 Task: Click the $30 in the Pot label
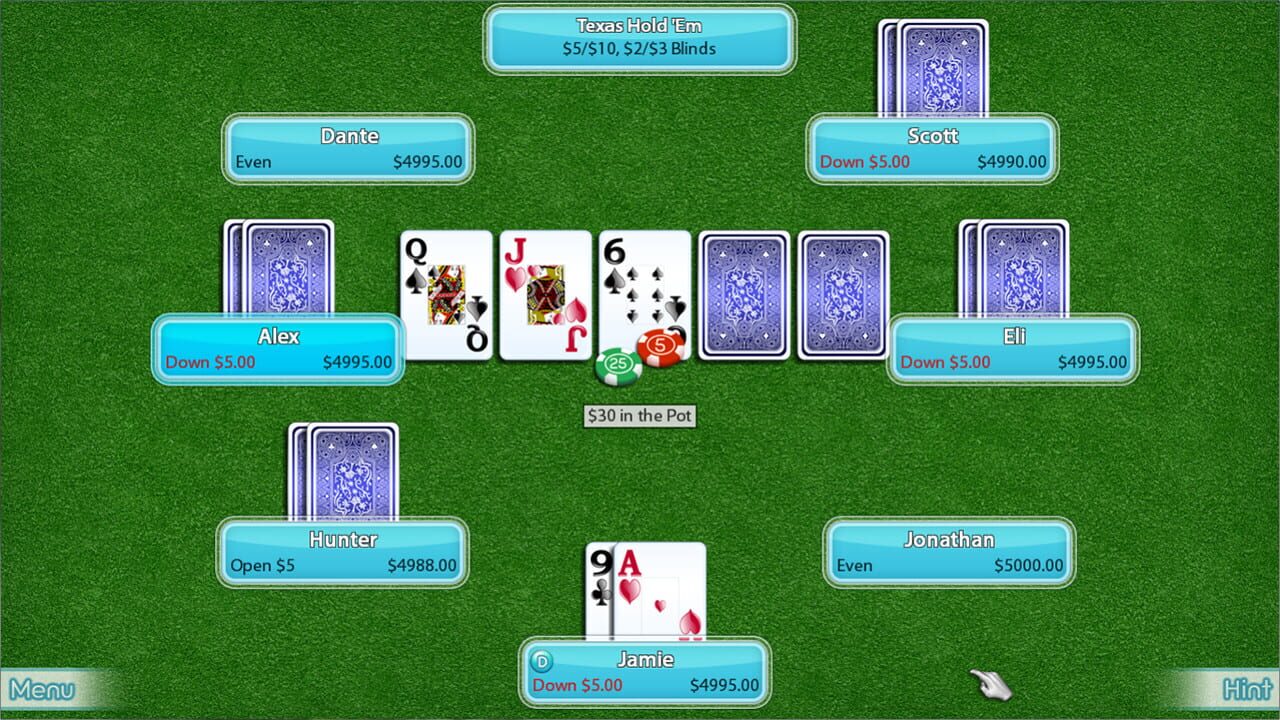640,416
